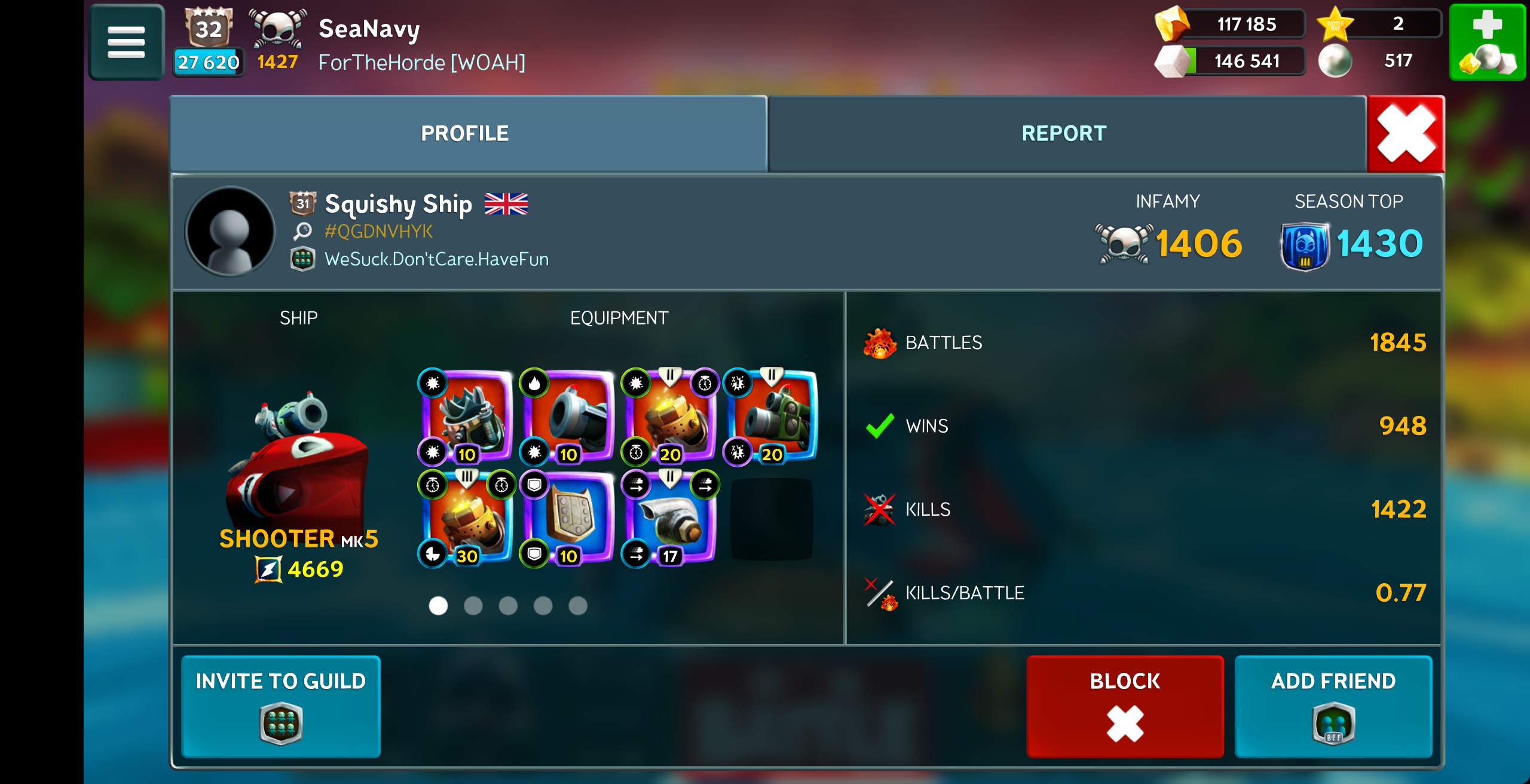Image resolution: width=1530 pixels, height=784 pixels.
Task: Jump to the last ship page dot
Action: click(578, 606)
